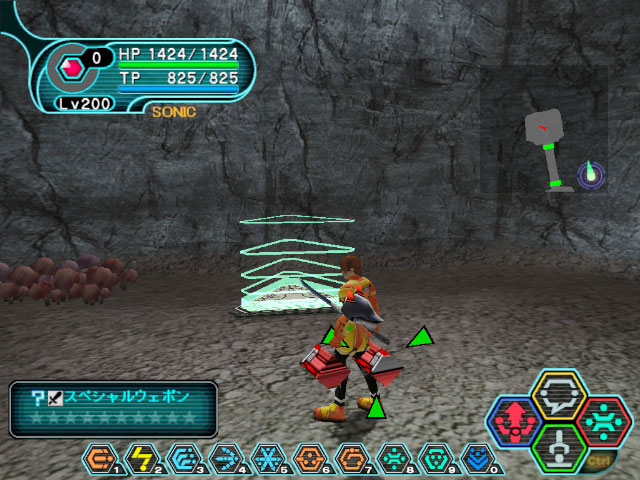Select the スペシャルウェポン item panel
The width and height of the screenshot is (640, 480).
tap(113, 409)
